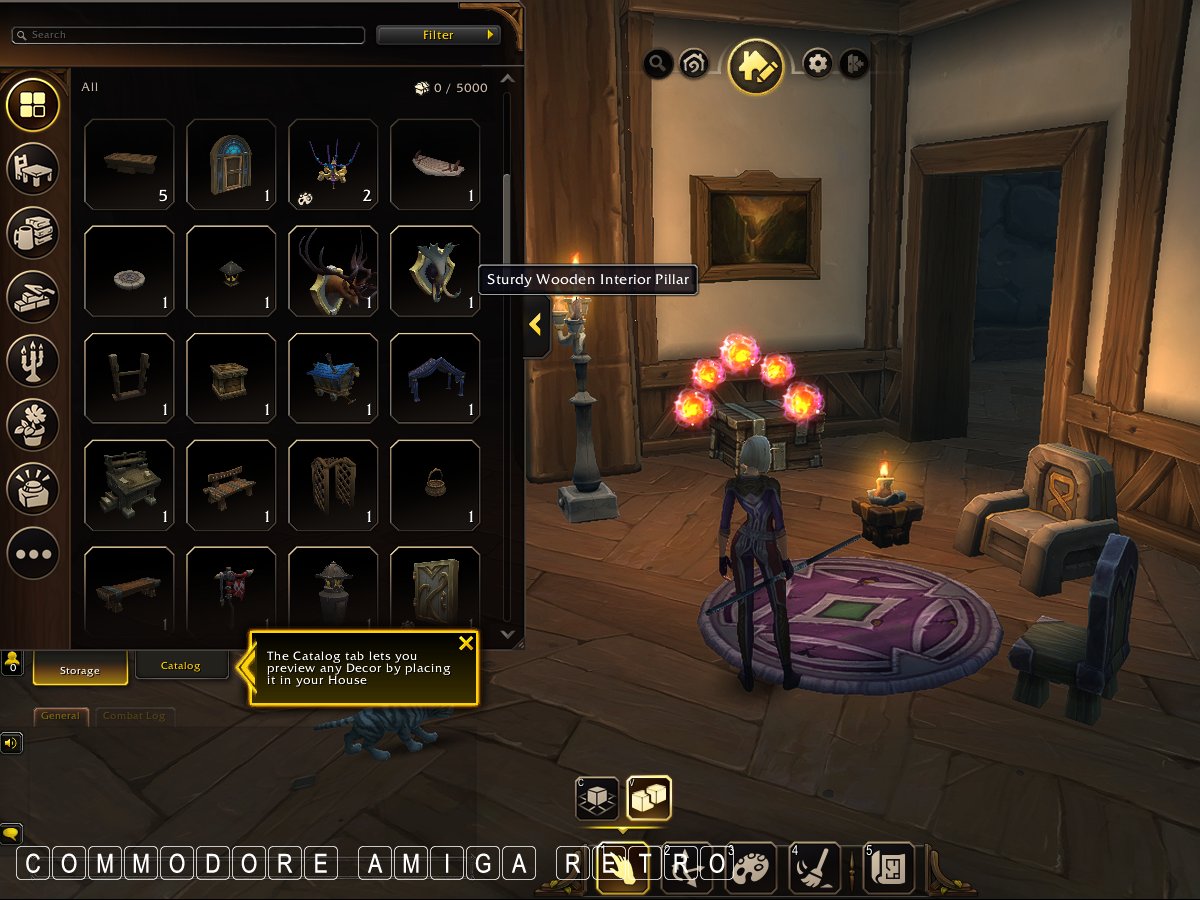Open housing settings gear icon
The height and width of the screenshot is (900, 1200).
(818, 65)
